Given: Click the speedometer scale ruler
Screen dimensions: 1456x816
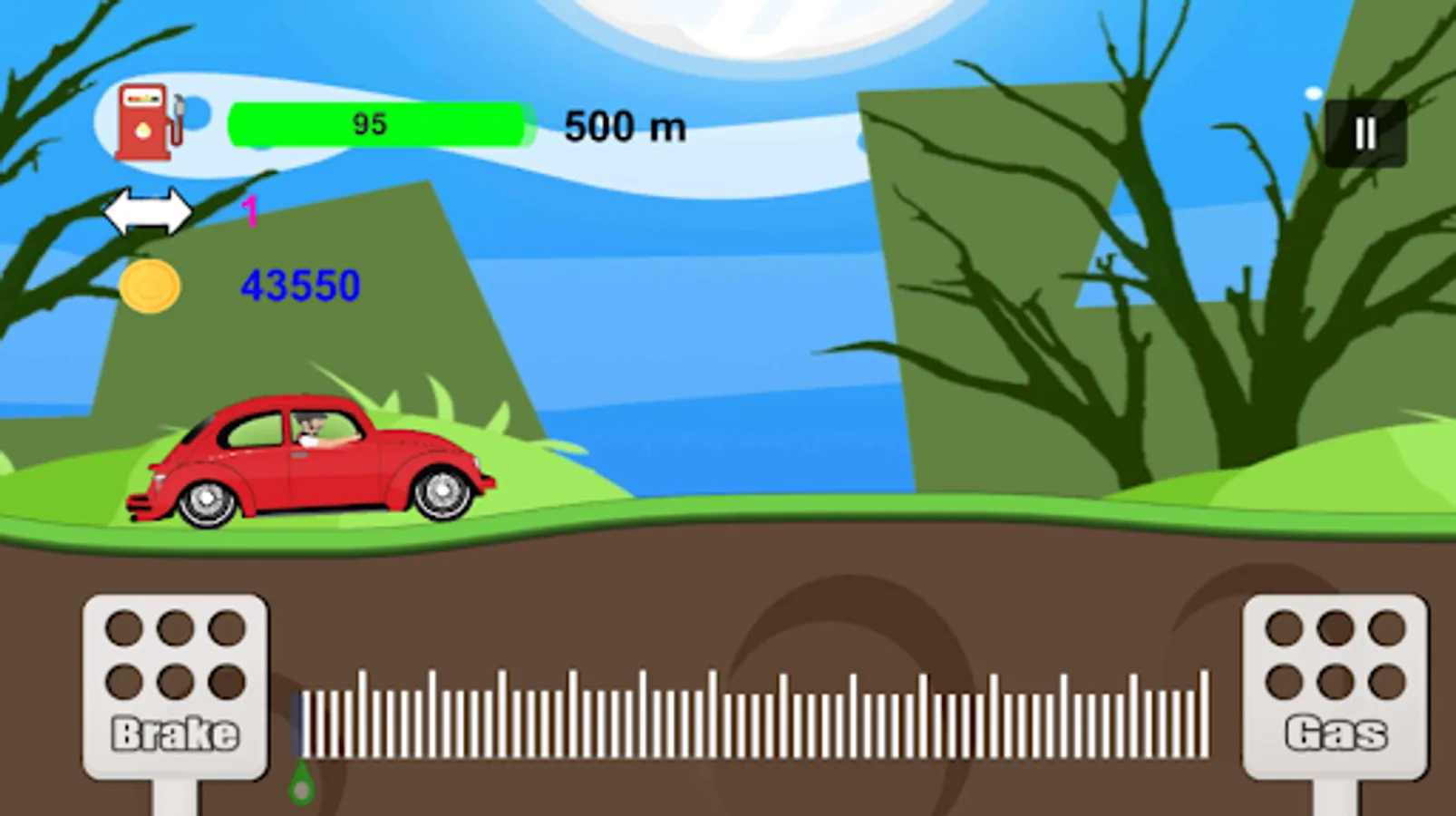Looking at the screenshot, I should pyautogui.click(x=752, y=716).
